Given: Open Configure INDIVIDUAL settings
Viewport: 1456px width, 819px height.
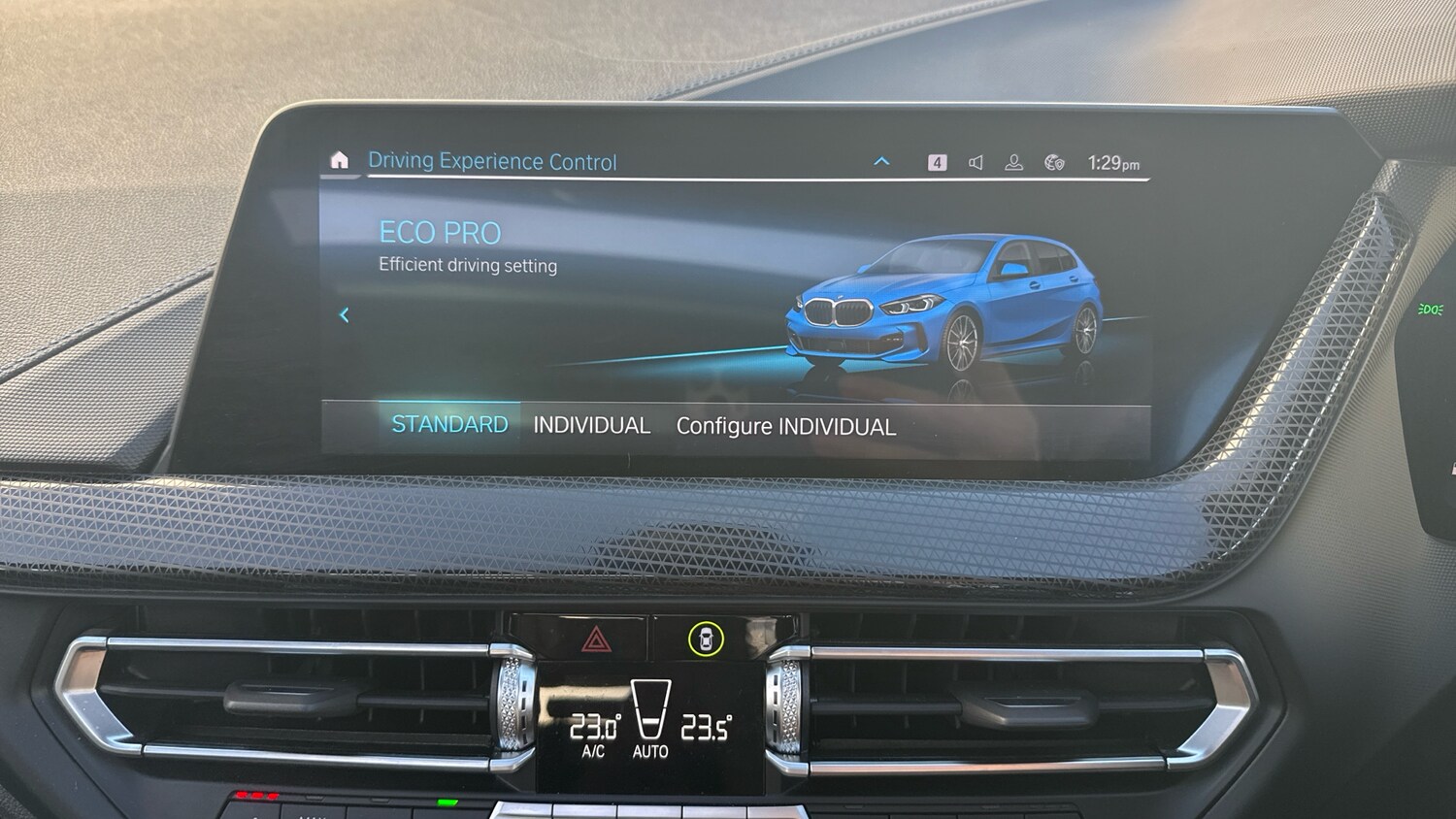Looking at the screenshot, I should 786,426.
